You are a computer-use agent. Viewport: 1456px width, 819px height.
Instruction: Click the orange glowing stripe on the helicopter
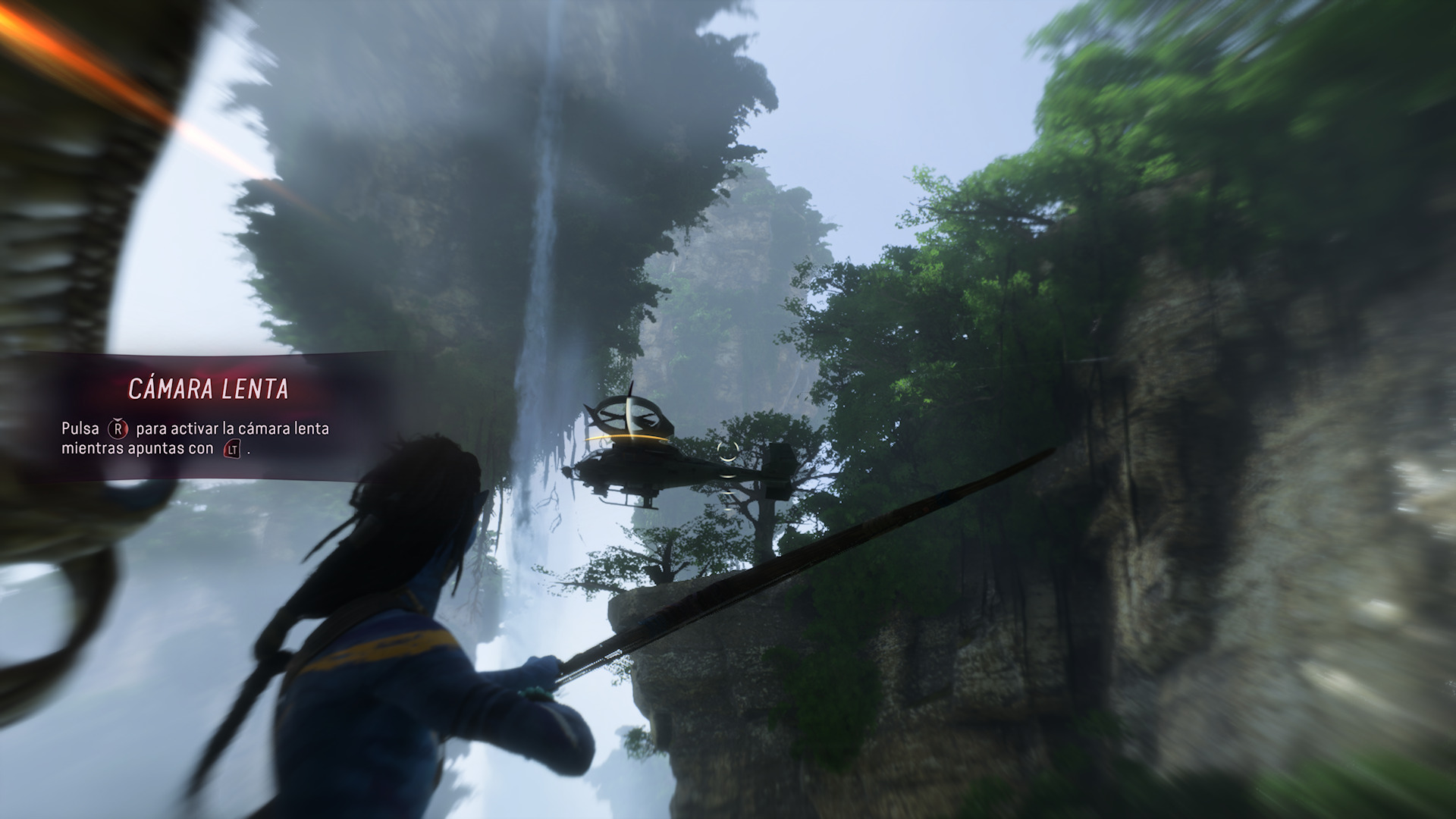coord(625,437)
